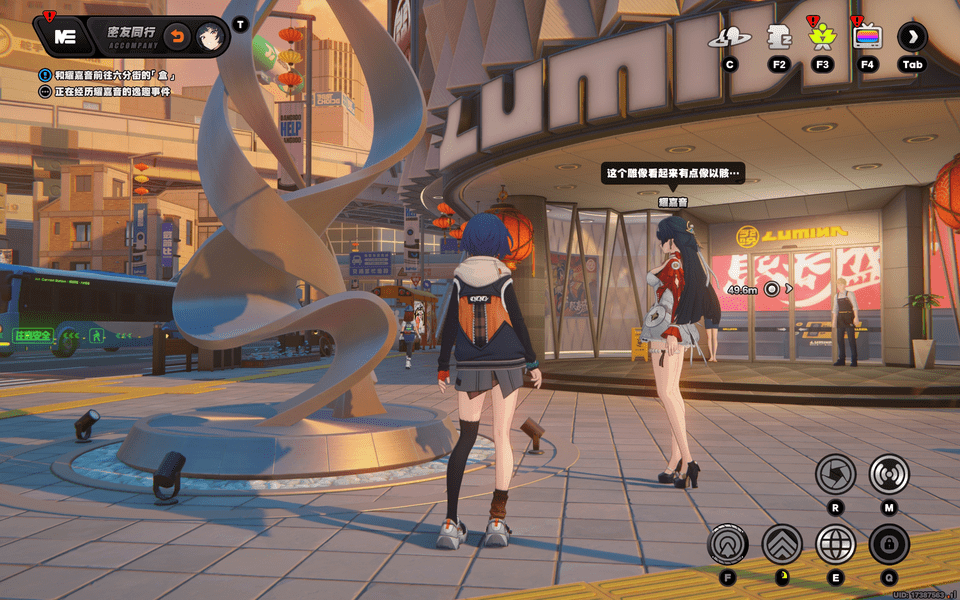Image resolution: width=960 pixels, height=600 pixels.
Task: Open the ME profile menu
Action: coord(66,37)
